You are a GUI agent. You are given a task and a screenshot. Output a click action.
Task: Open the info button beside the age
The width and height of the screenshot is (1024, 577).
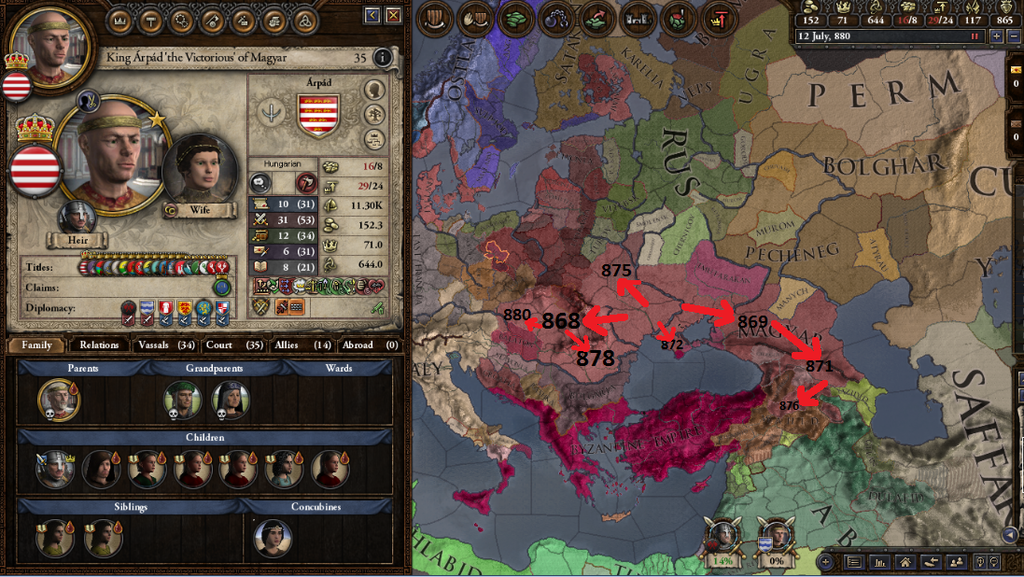[x=382, y=58]
